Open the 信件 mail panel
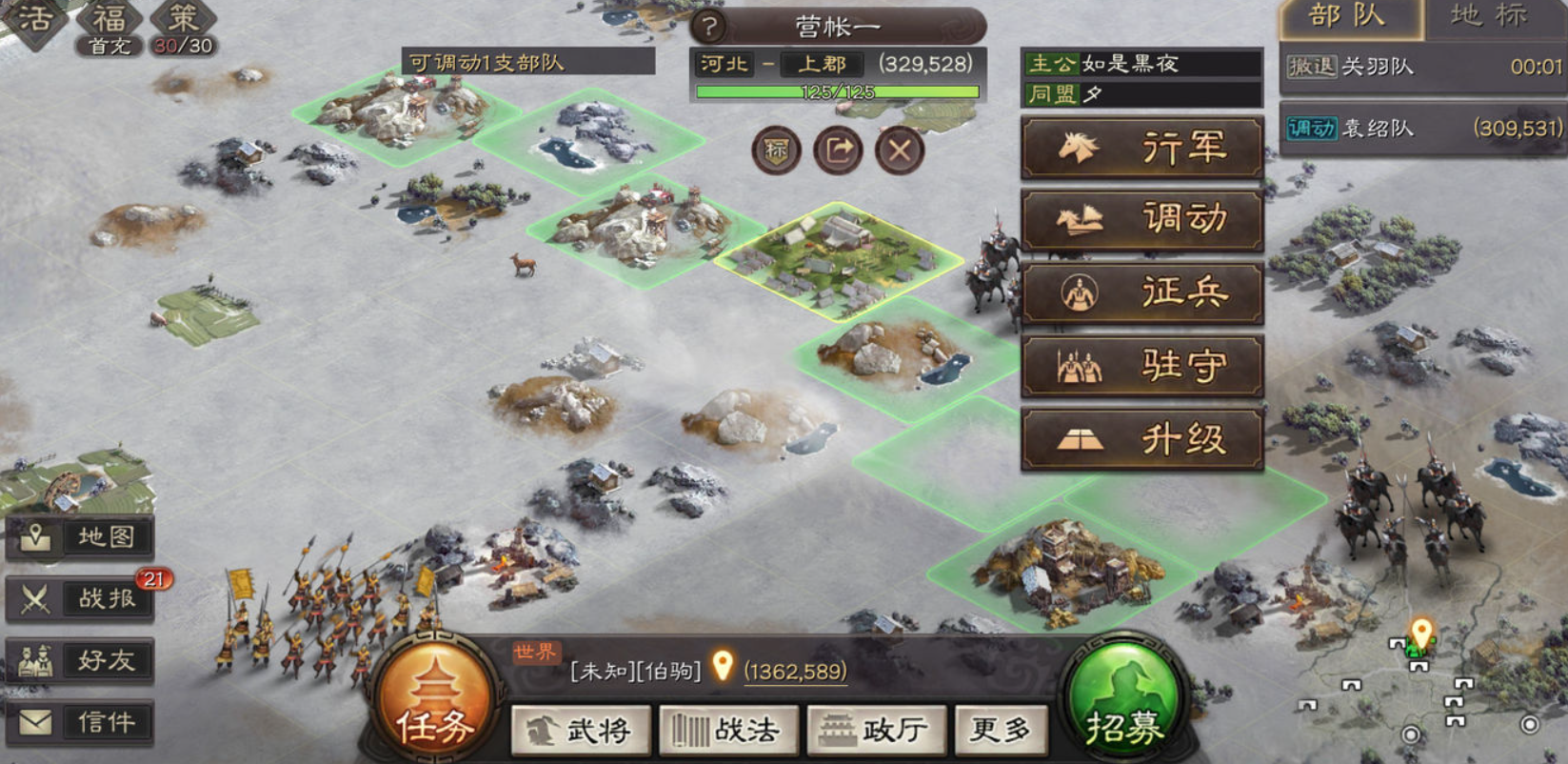 pyautogui.click(x=81, y=719)
